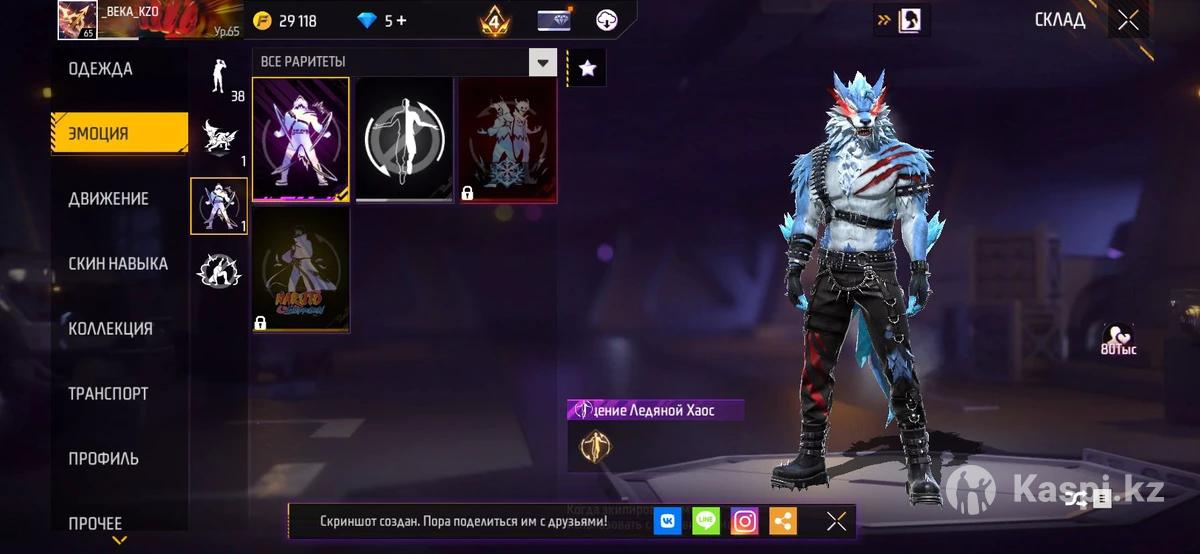This screenshot has width=1200, height=554.
Task: Go to the Транспорт tab
Action: pos(108,394)
